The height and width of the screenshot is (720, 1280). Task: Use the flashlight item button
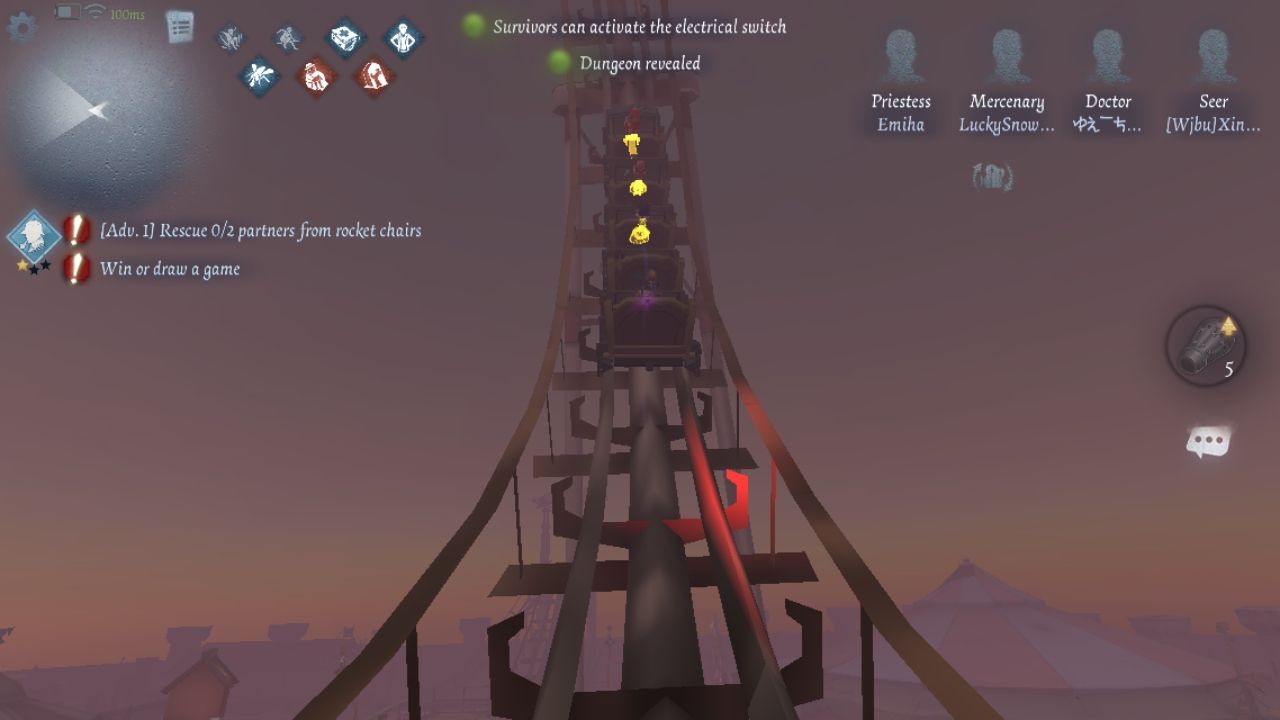[1205, 346]
